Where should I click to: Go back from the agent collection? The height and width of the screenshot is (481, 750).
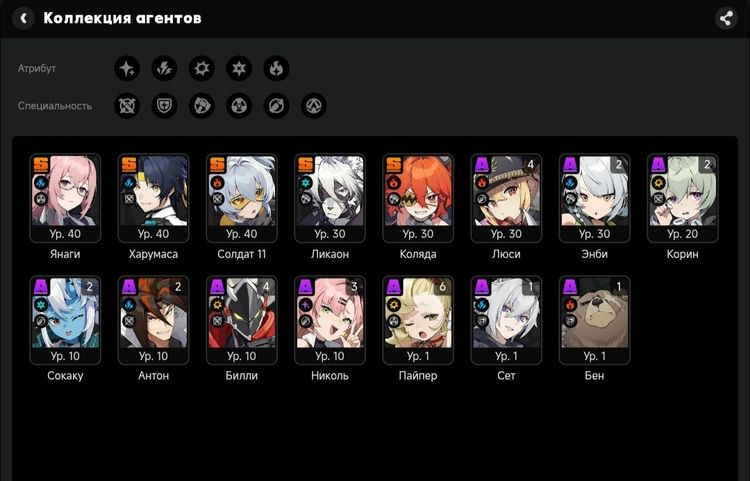point(23,18)
